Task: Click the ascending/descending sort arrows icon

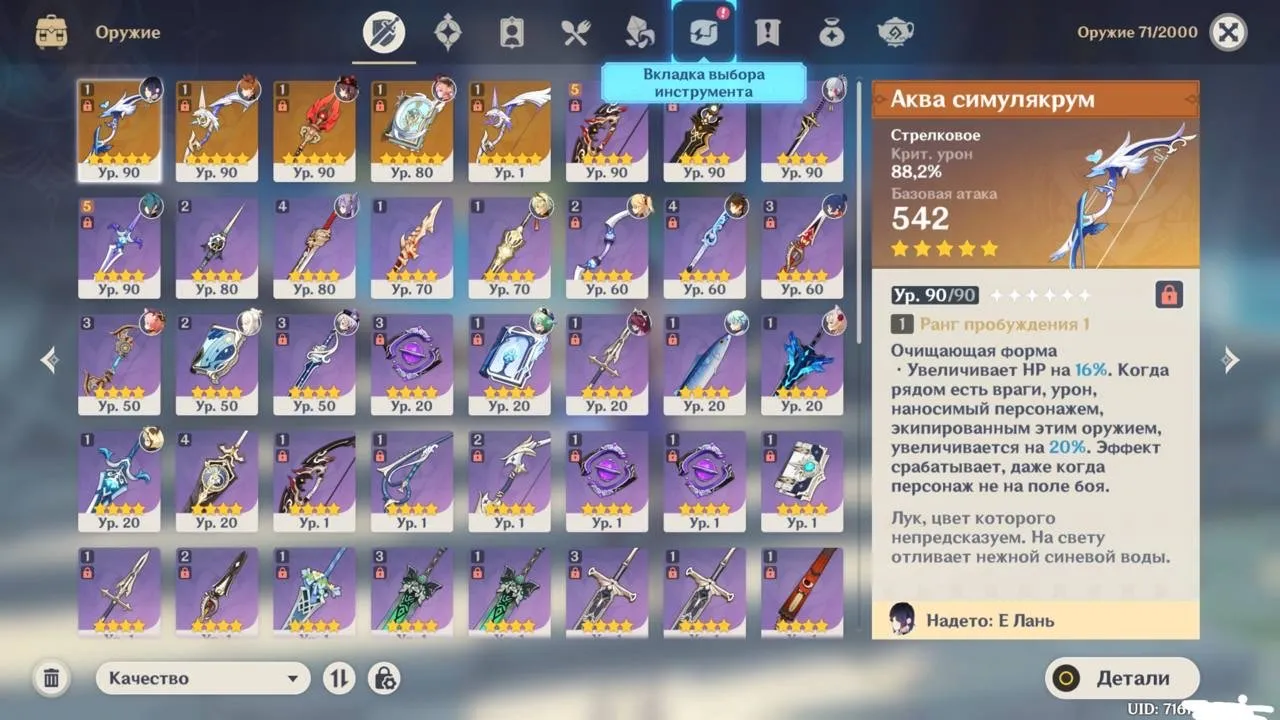Action: point(338,678)
